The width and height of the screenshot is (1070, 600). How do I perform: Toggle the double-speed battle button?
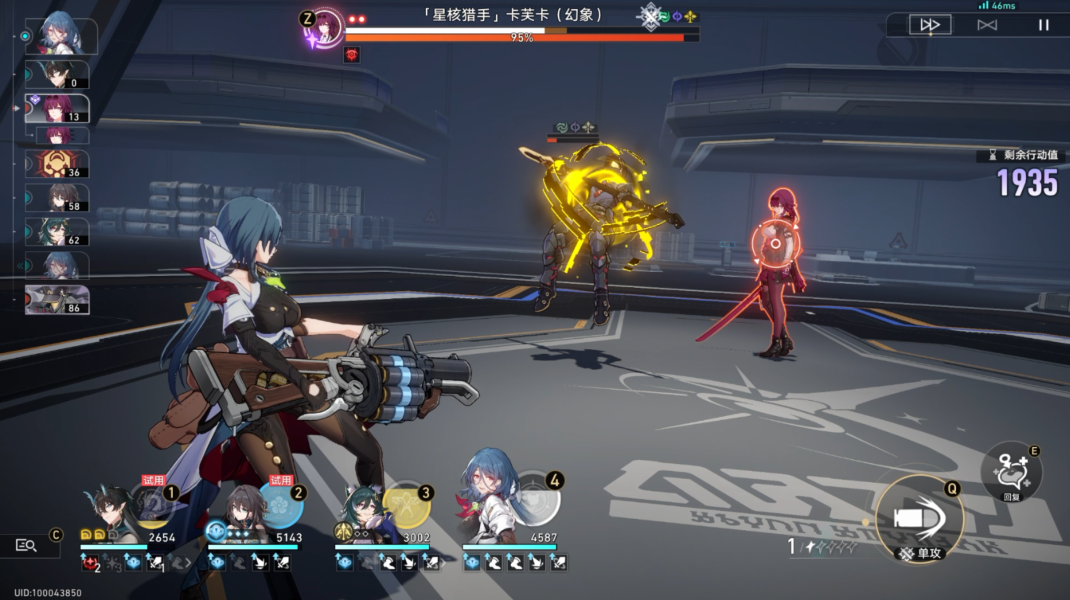(x=929, y=25)
